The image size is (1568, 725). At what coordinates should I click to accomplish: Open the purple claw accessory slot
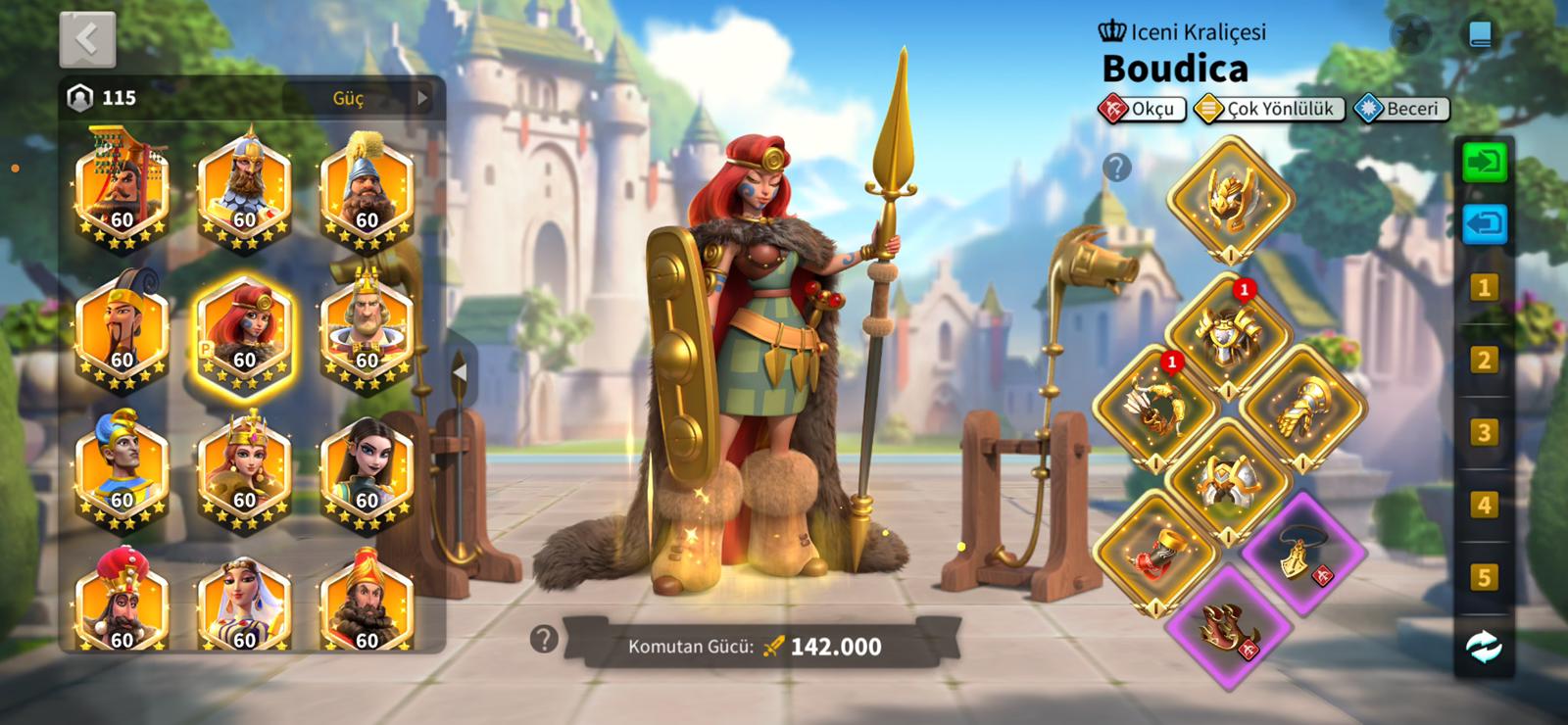1229,624
